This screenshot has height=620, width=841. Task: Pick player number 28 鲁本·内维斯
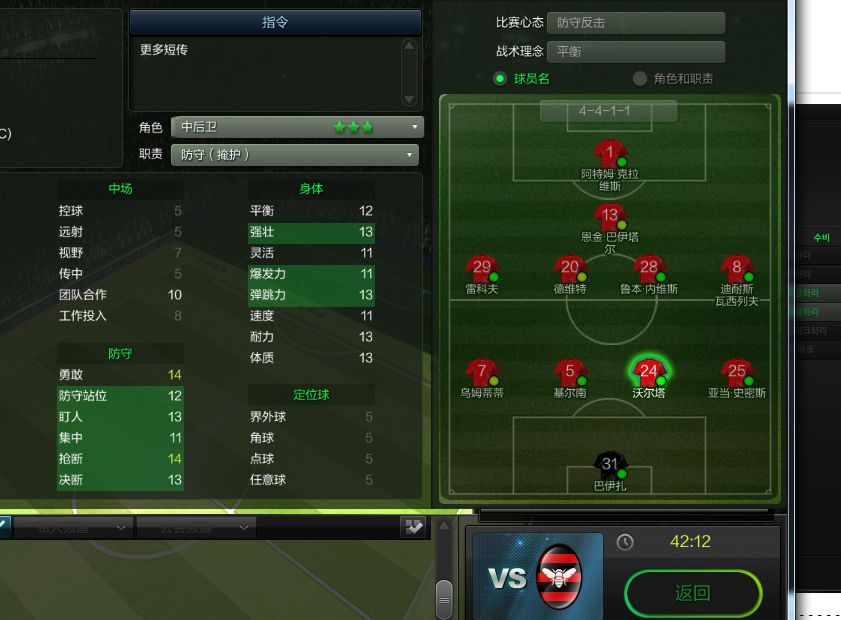click(x=649, y=270)
